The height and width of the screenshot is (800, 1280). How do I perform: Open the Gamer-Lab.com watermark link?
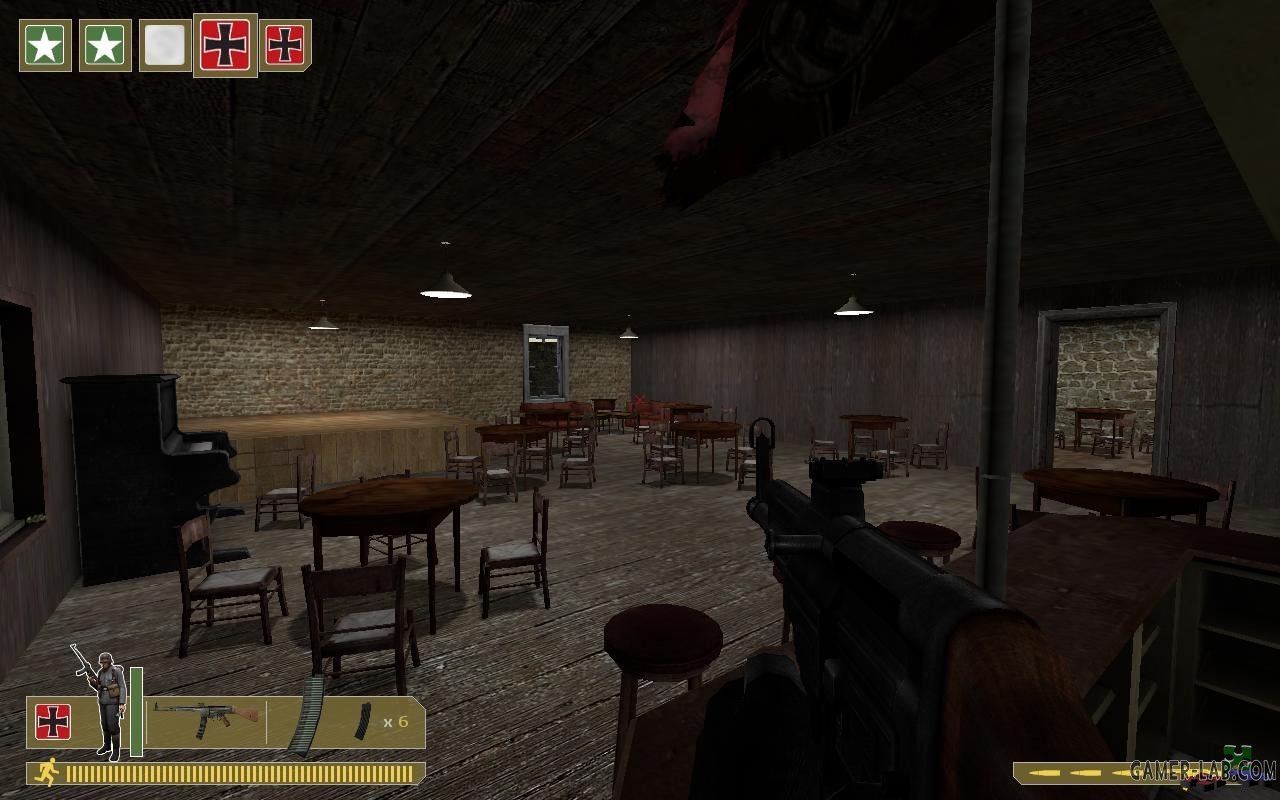(x=1203, y=770)
